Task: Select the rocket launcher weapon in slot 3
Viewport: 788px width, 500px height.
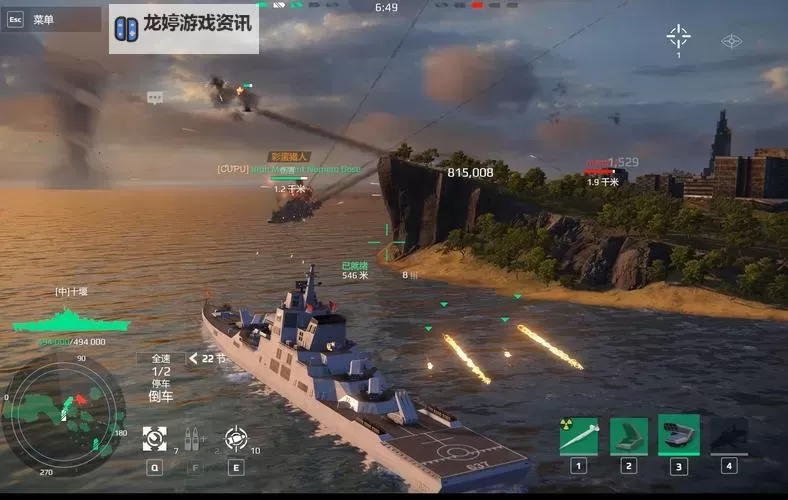Action: pos(678,436)
